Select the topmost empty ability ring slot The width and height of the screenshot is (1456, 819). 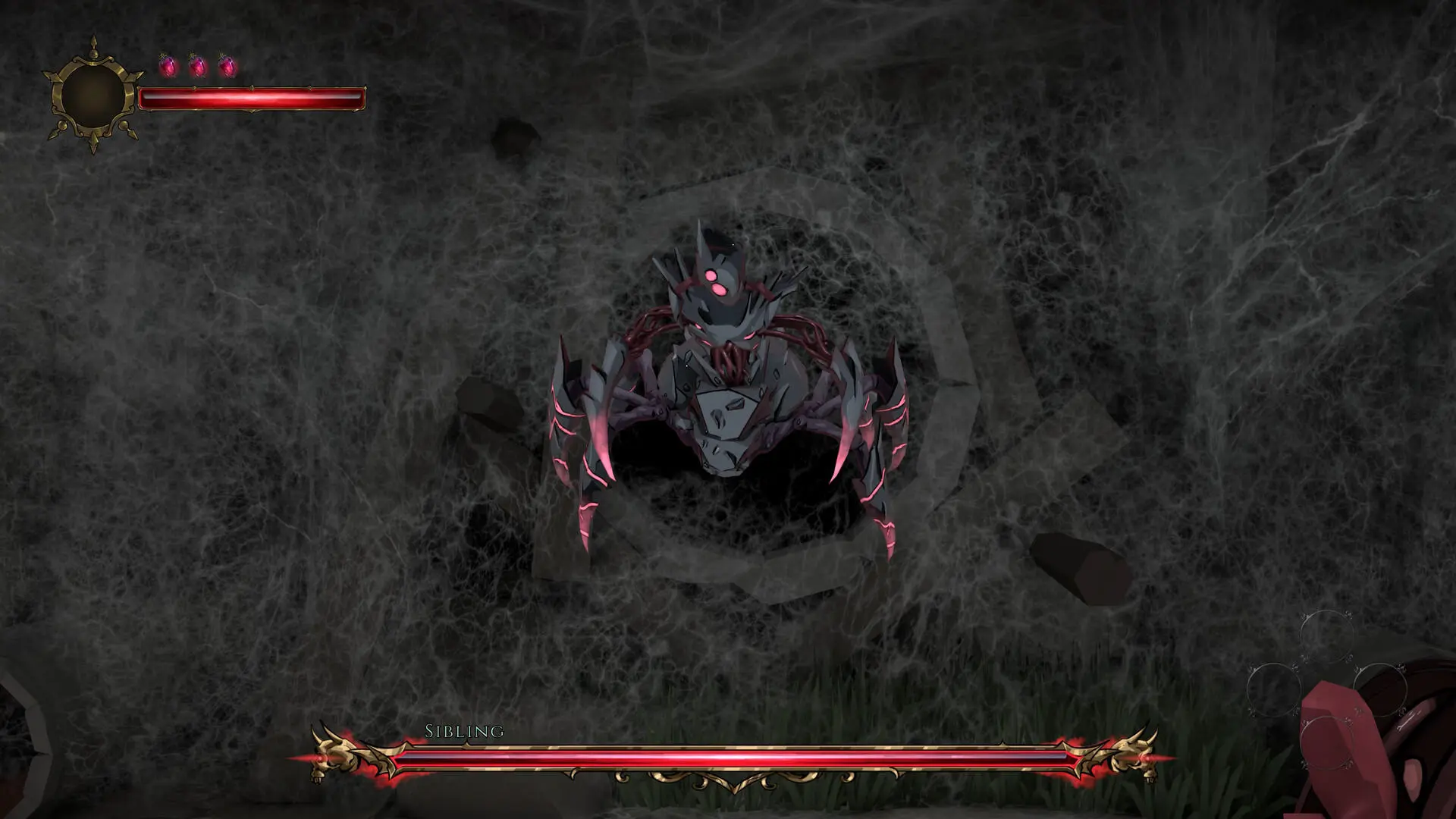pos(1326,636)
